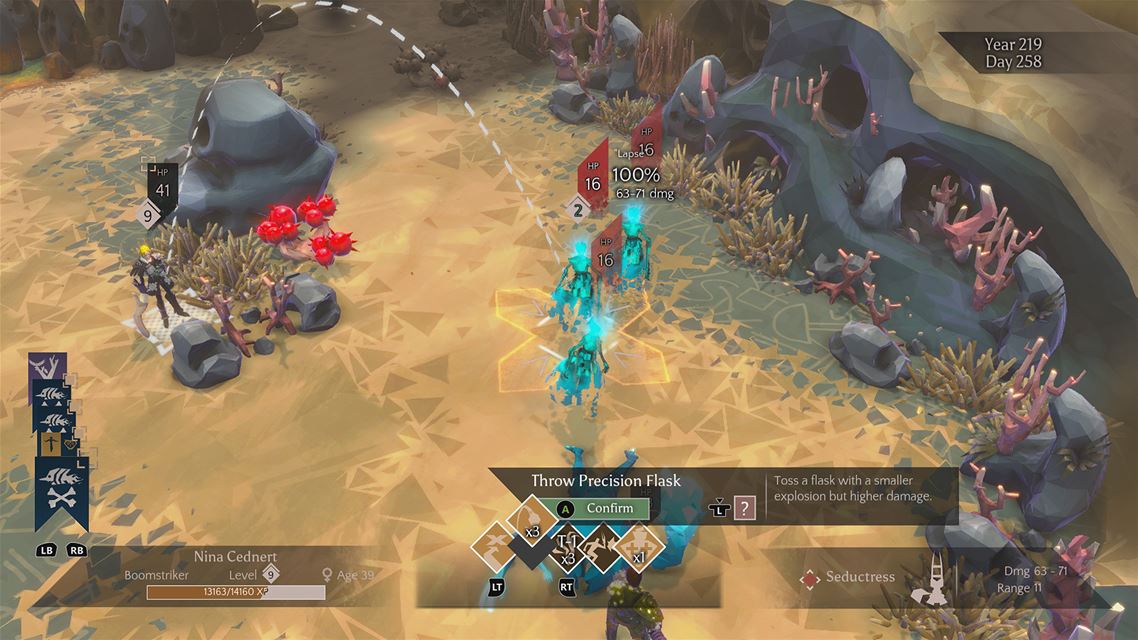Click the Seductress weapon label
Screen dimensions: 1138x640
[859, 577]
